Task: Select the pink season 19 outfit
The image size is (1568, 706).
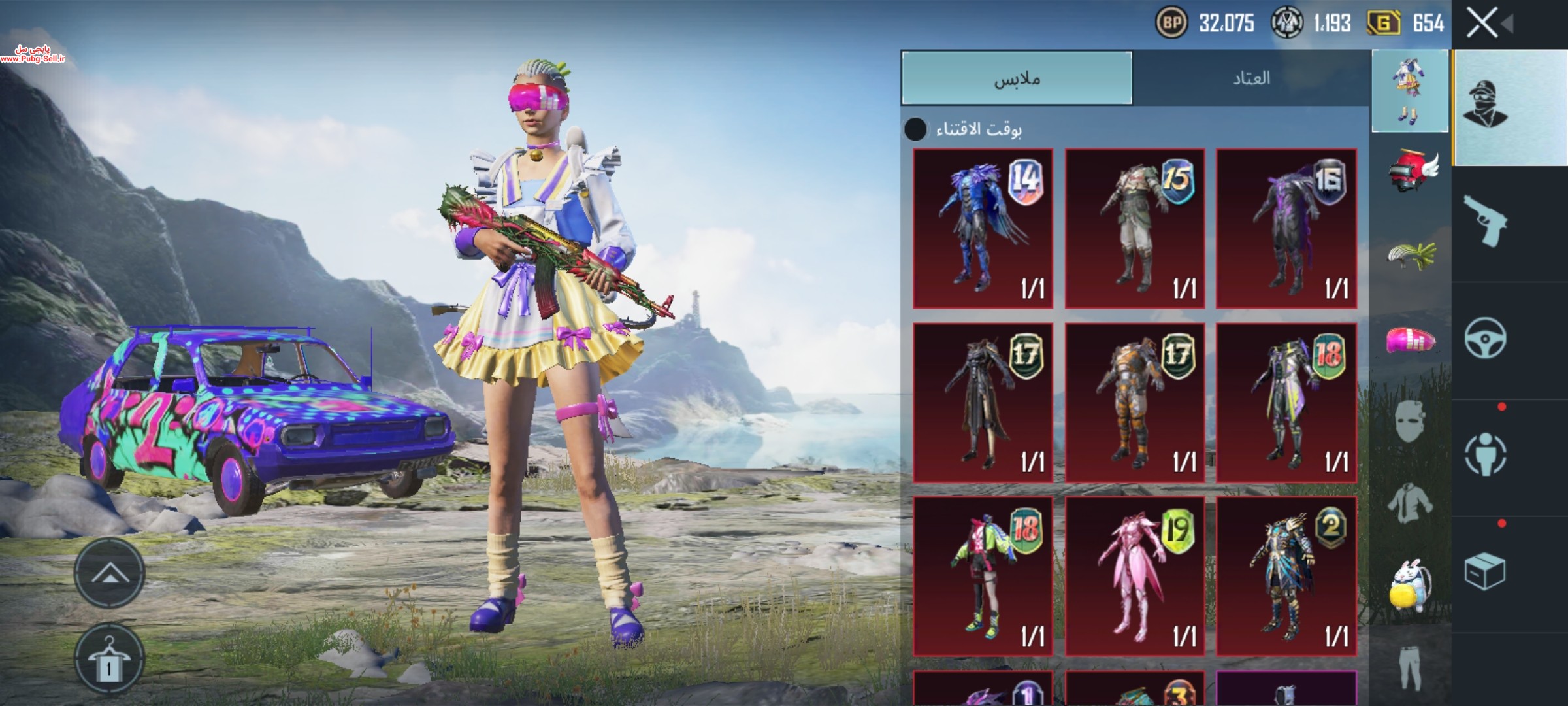Action: pyautogui.click(x=1135, y=576)
